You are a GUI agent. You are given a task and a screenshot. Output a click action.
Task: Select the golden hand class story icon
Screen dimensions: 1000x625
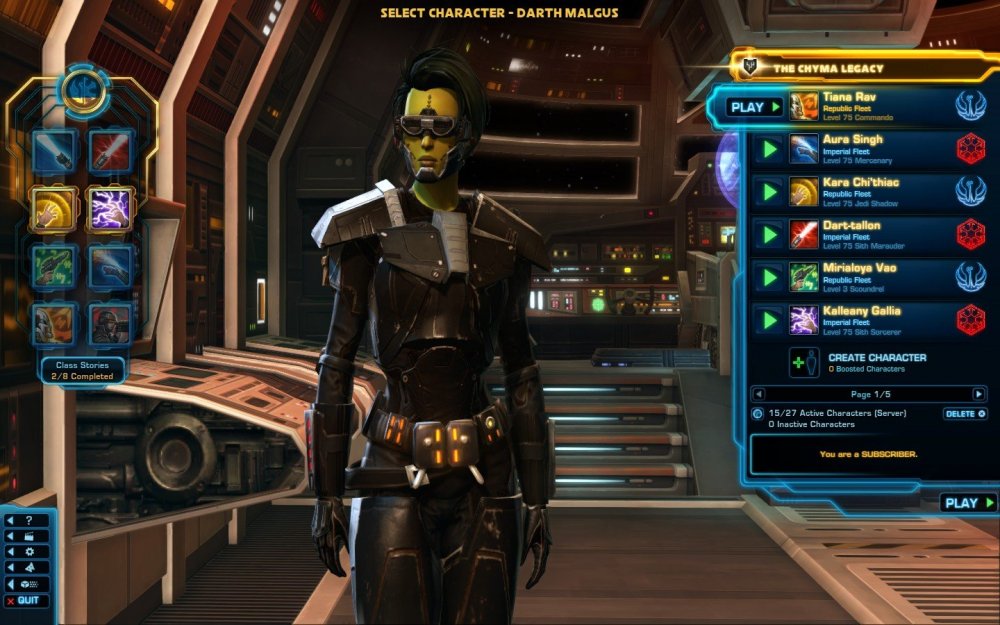pos(53,209)
